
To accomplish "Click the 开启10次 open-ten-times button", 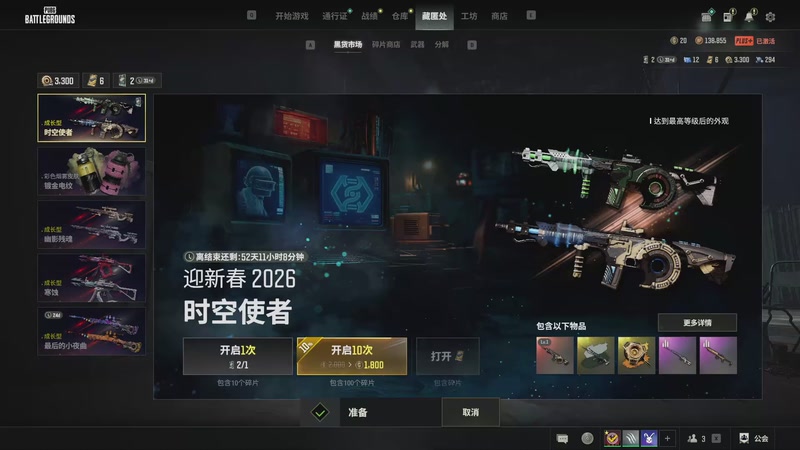I will (351, 356).
